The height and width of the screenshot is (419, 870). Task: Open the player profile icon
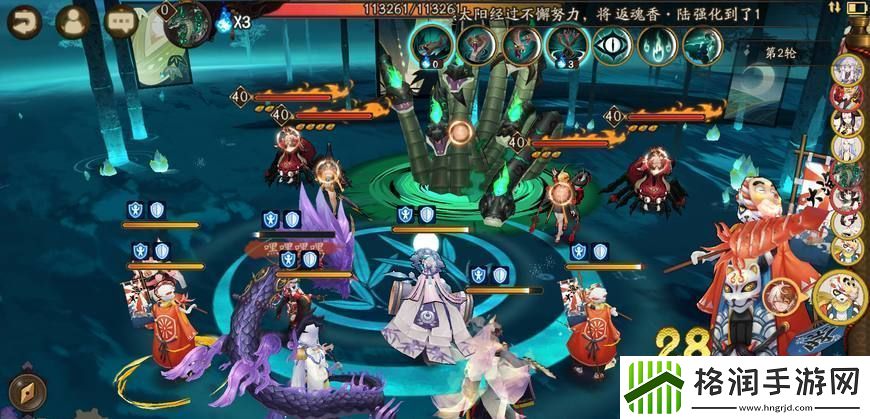73,19
